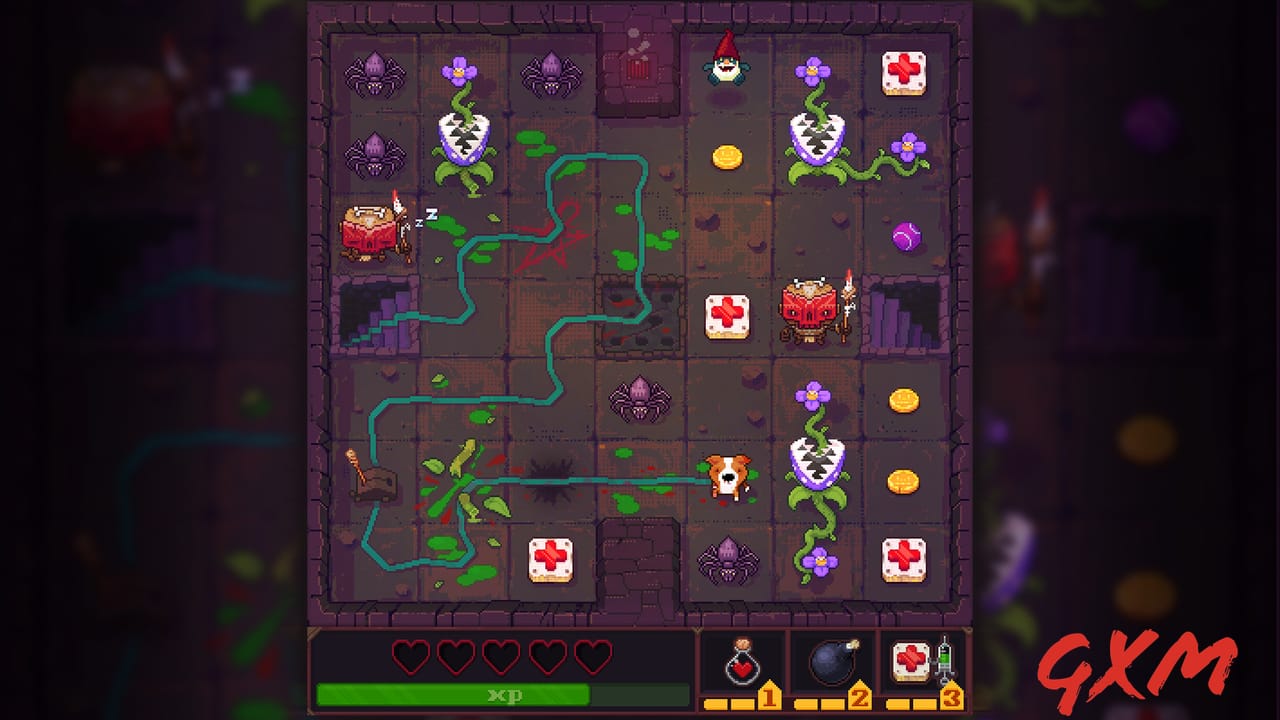This screenshot has width=1280, height=720.
Task: Collect the gold coin below the gnome
Action: 727,155
